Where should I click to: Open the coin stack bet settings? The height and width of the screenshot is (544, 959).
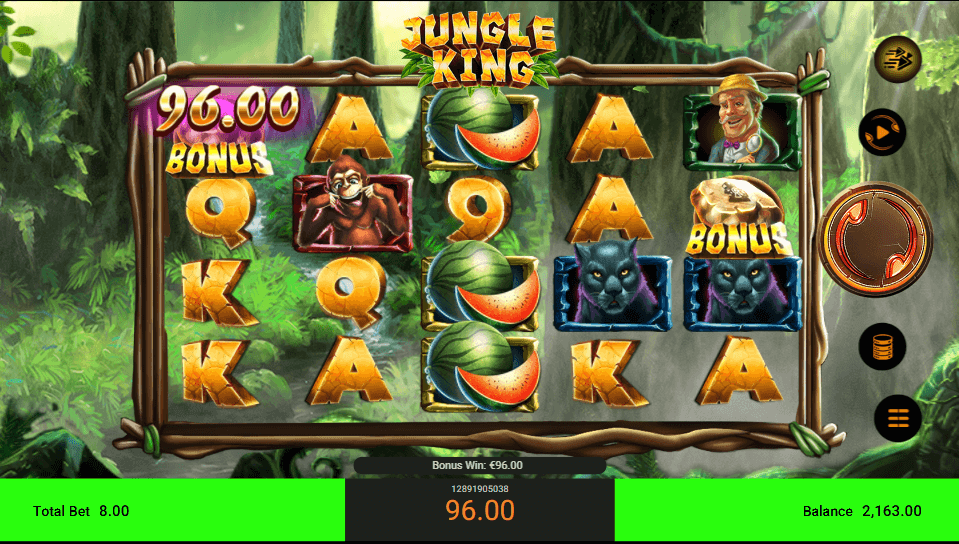[x=882, y=347]
